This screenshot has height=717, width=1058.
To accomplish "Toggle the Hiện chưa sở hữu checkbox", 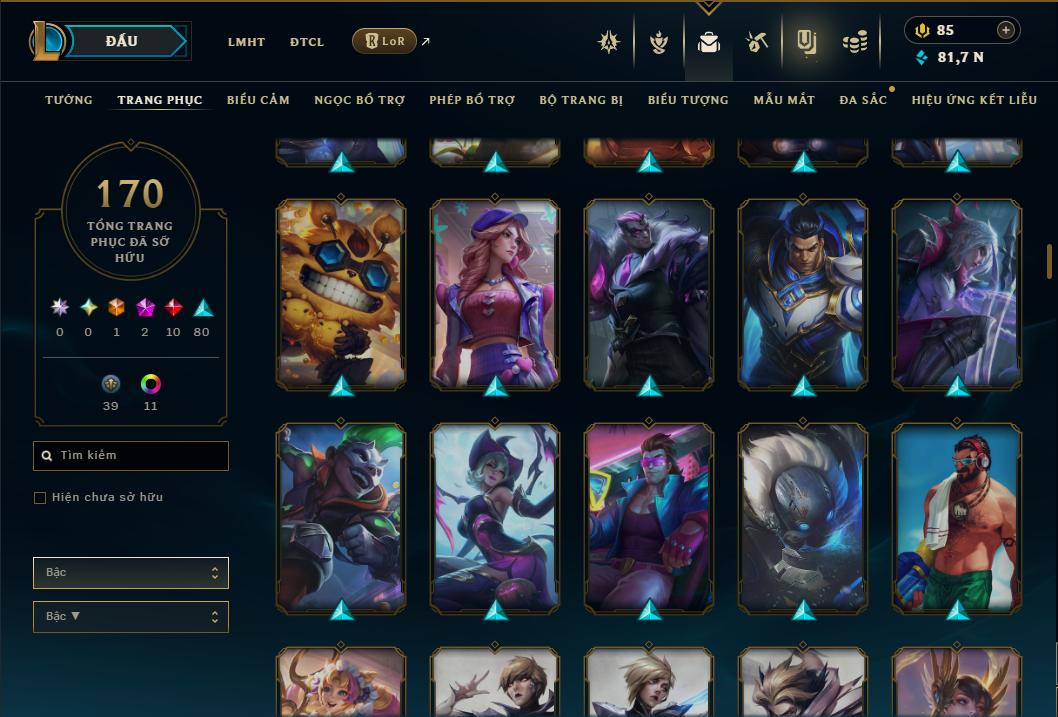I will tap(40, 498).
